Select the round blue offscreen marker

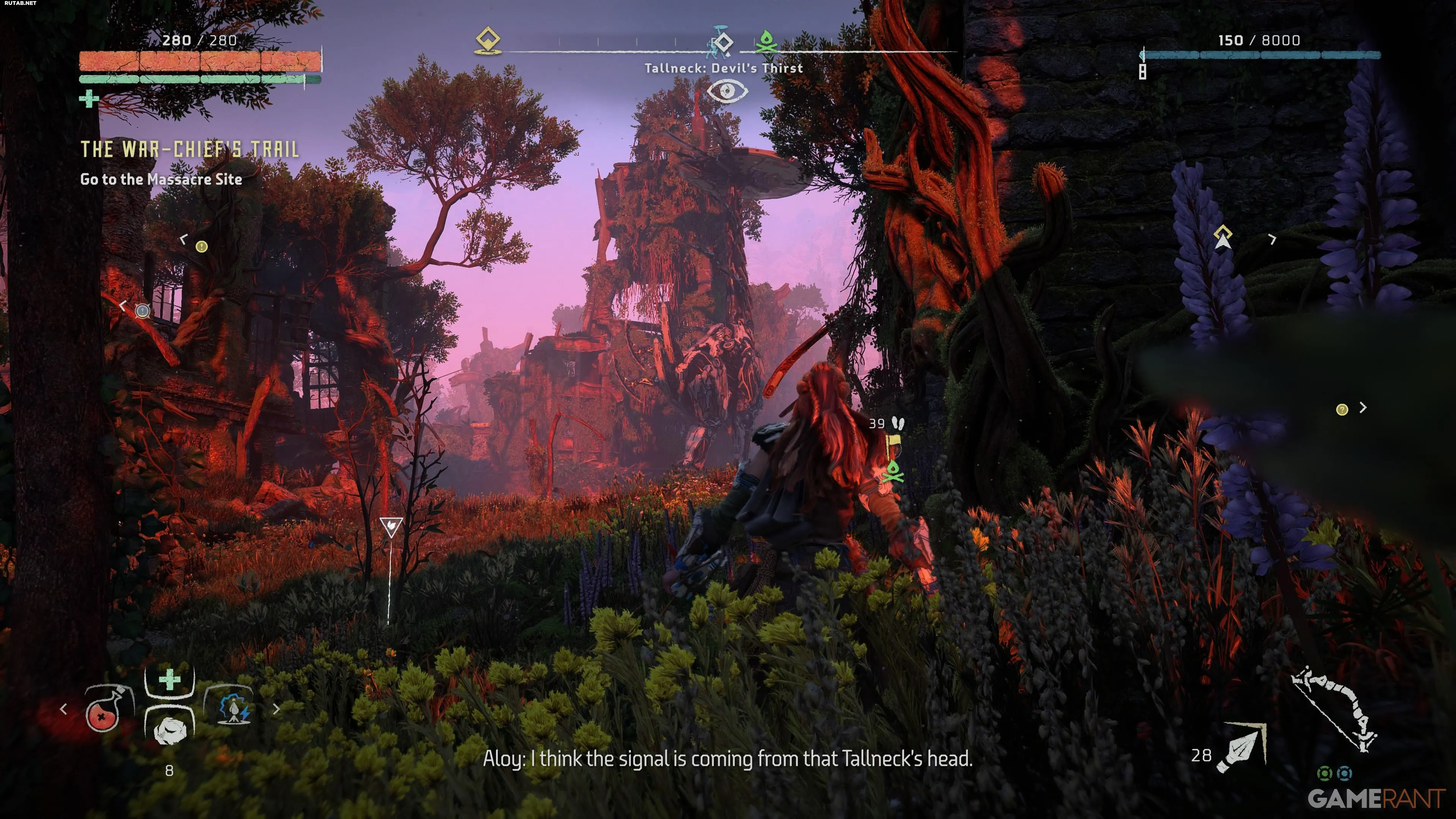[x=143, y=310]
